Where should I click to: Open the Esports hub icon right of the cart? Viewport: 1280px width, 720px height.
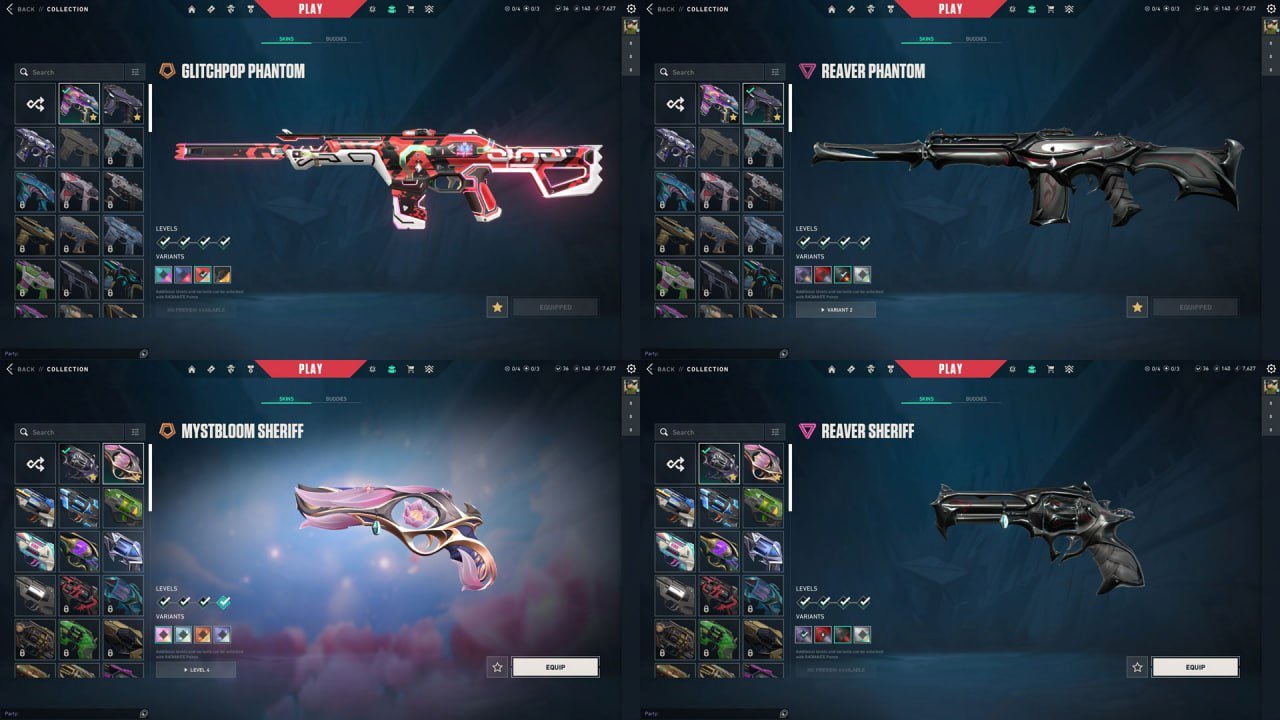point(428,8)
